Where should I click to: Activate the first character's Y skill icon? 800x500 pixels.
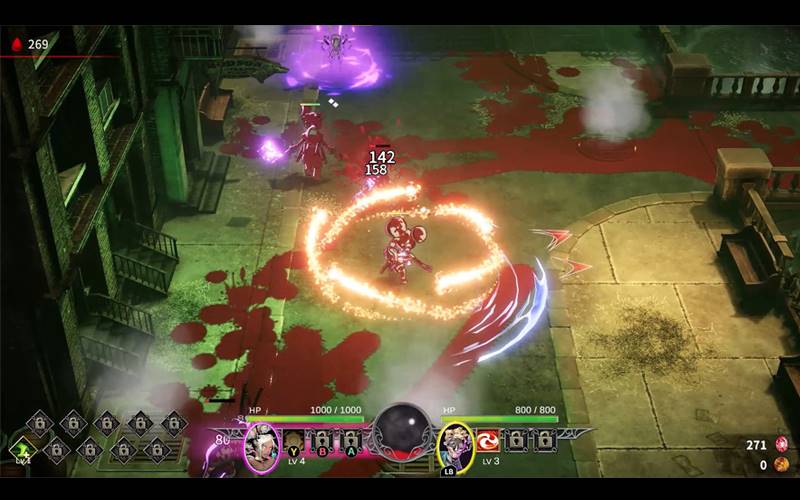coord(293,441)
